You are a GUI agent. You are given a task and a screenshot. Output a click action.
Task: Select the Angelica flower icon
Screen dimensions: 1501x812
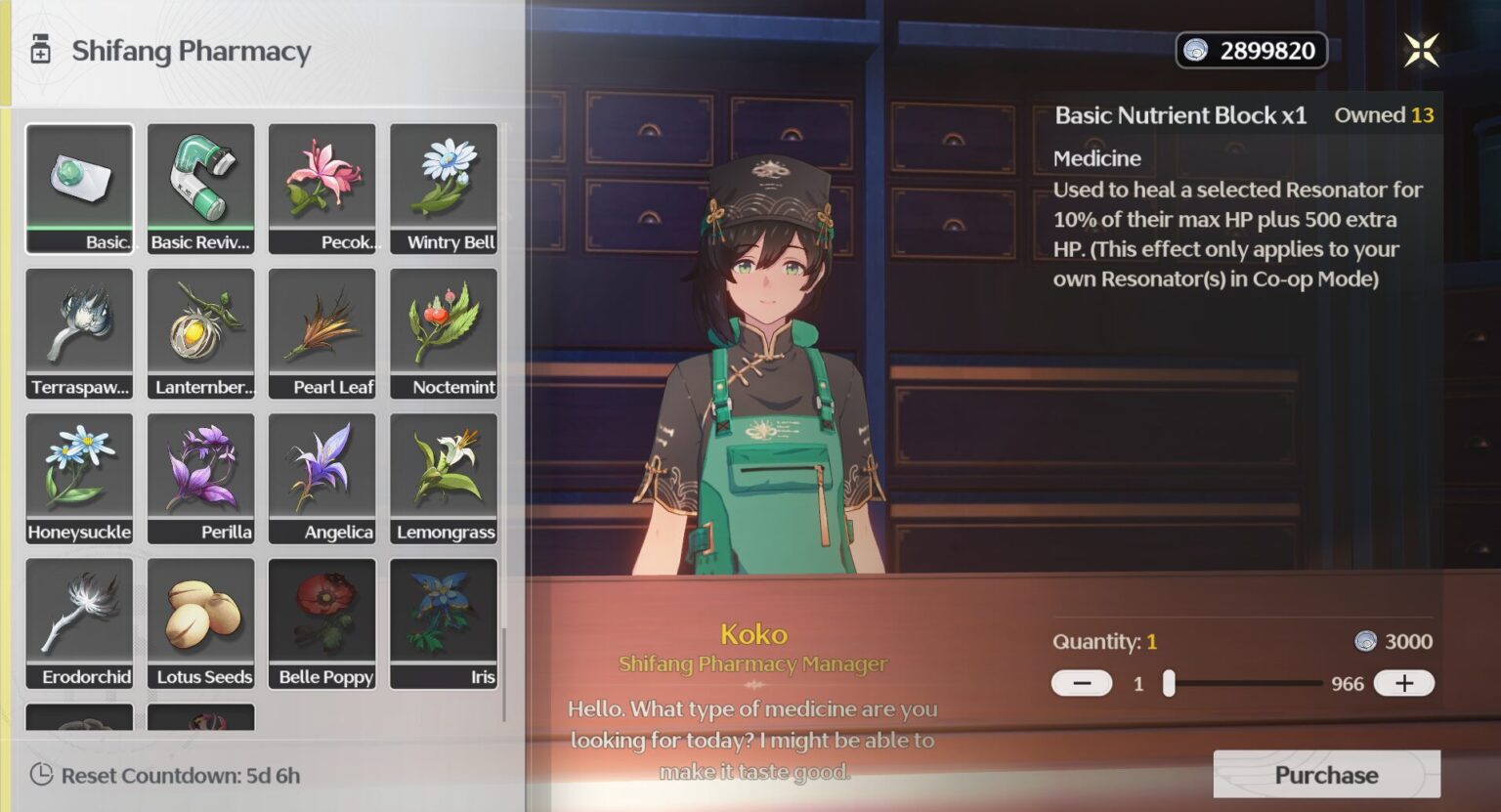click(x=322, y=476)
